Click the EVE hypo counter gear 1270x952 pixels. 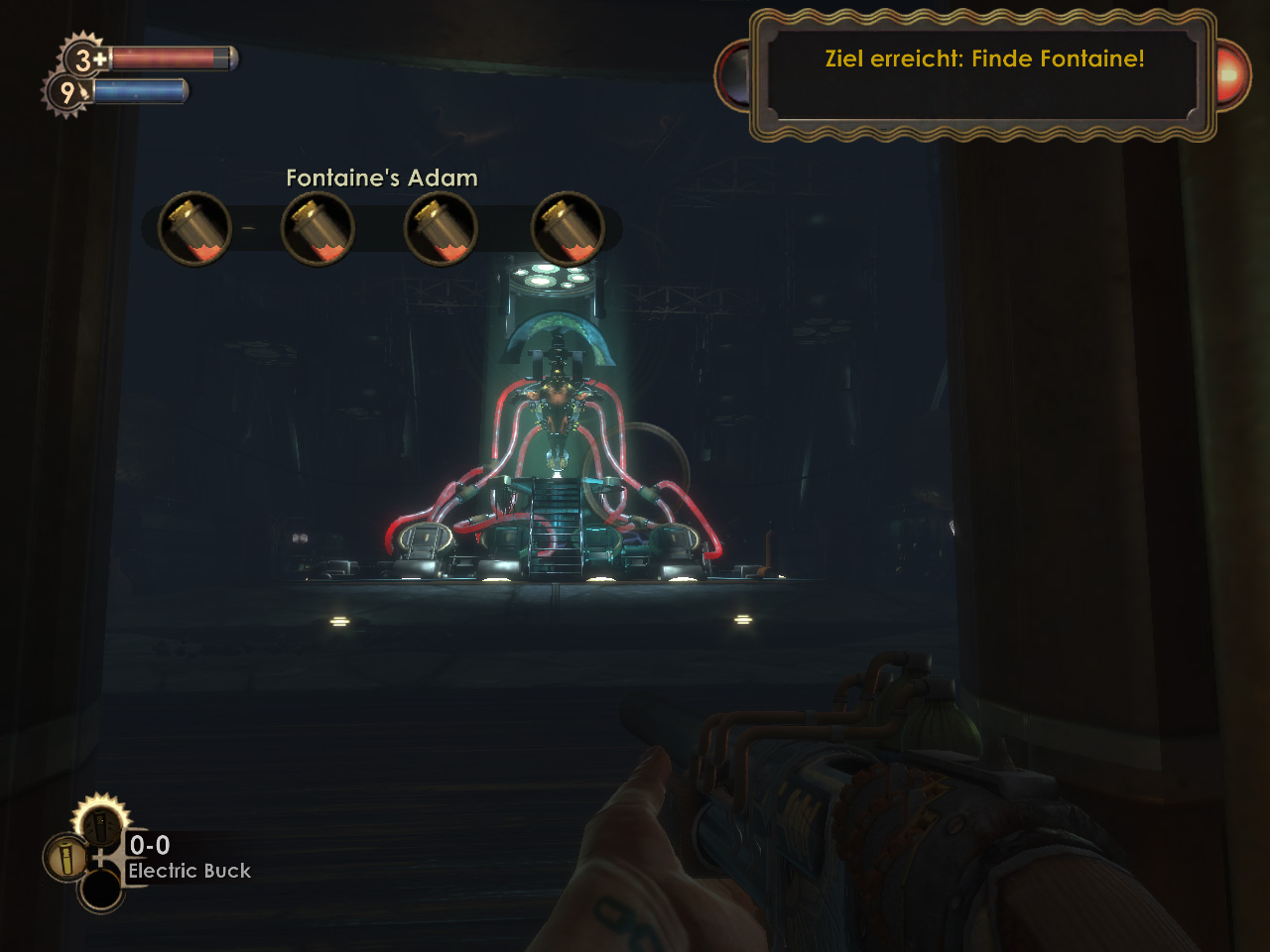point(65,93)
